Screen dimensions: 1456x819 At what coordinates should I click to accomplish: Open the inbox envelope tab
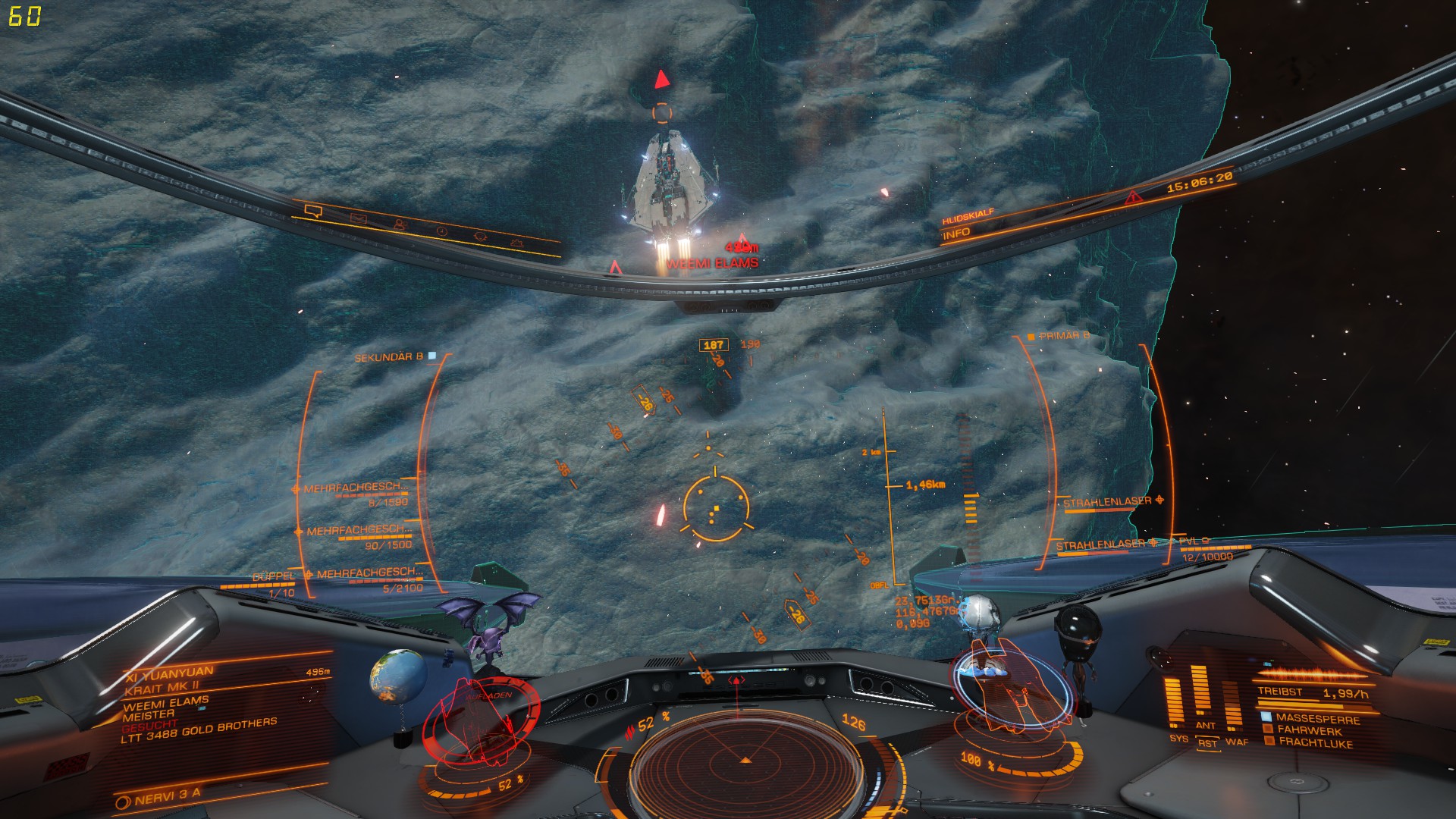coord(358,218)
